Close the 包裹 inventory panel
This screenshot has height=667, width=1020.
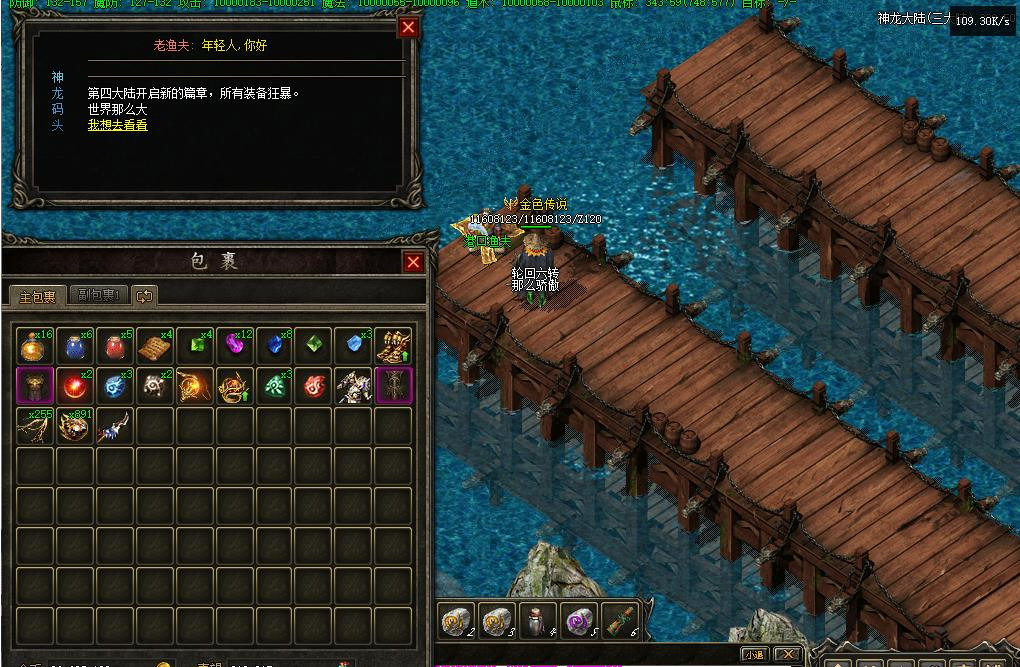point(413,262)
